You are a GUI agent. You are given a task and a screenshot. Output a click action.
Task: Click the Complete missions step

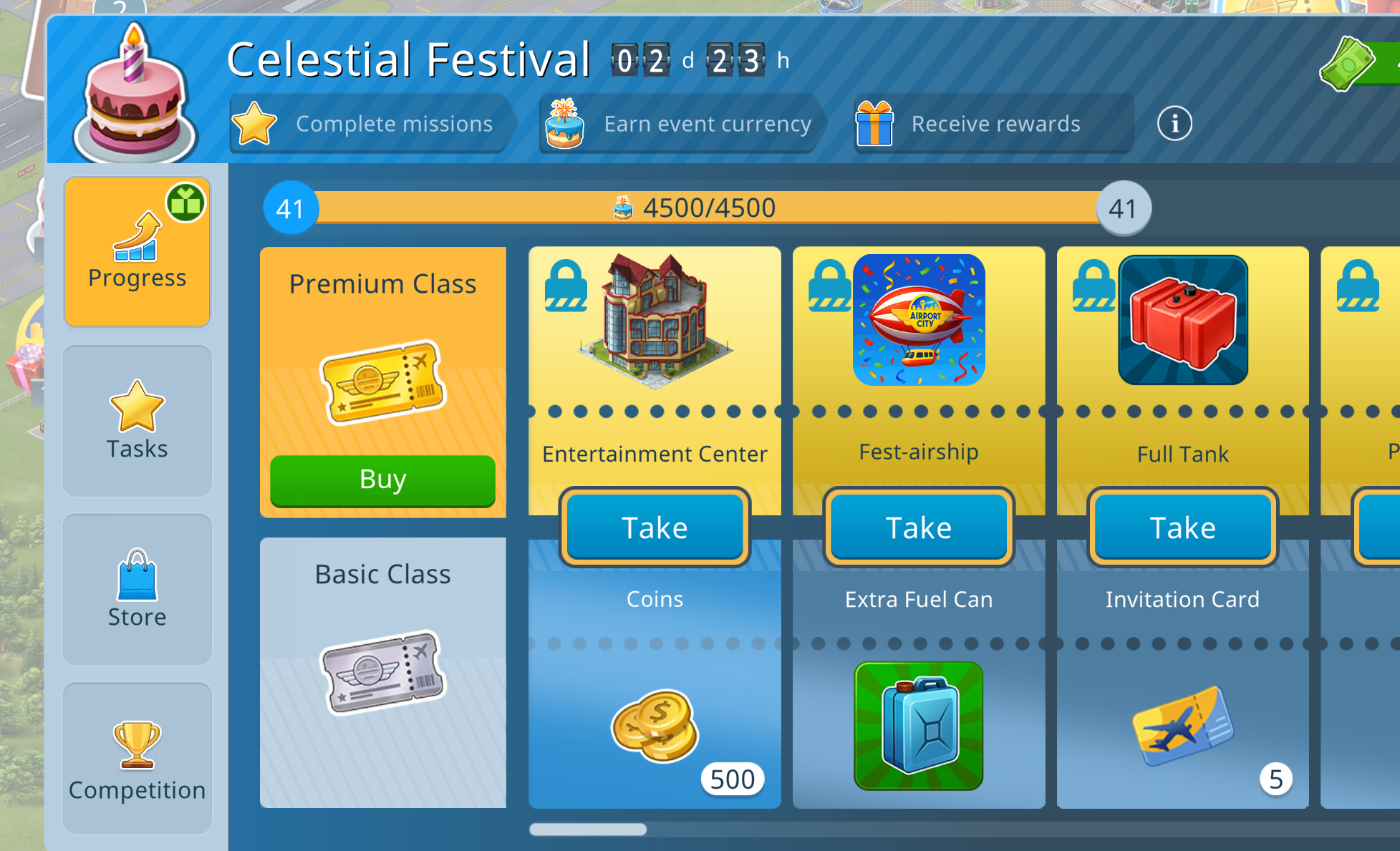[x=372, y=124]
